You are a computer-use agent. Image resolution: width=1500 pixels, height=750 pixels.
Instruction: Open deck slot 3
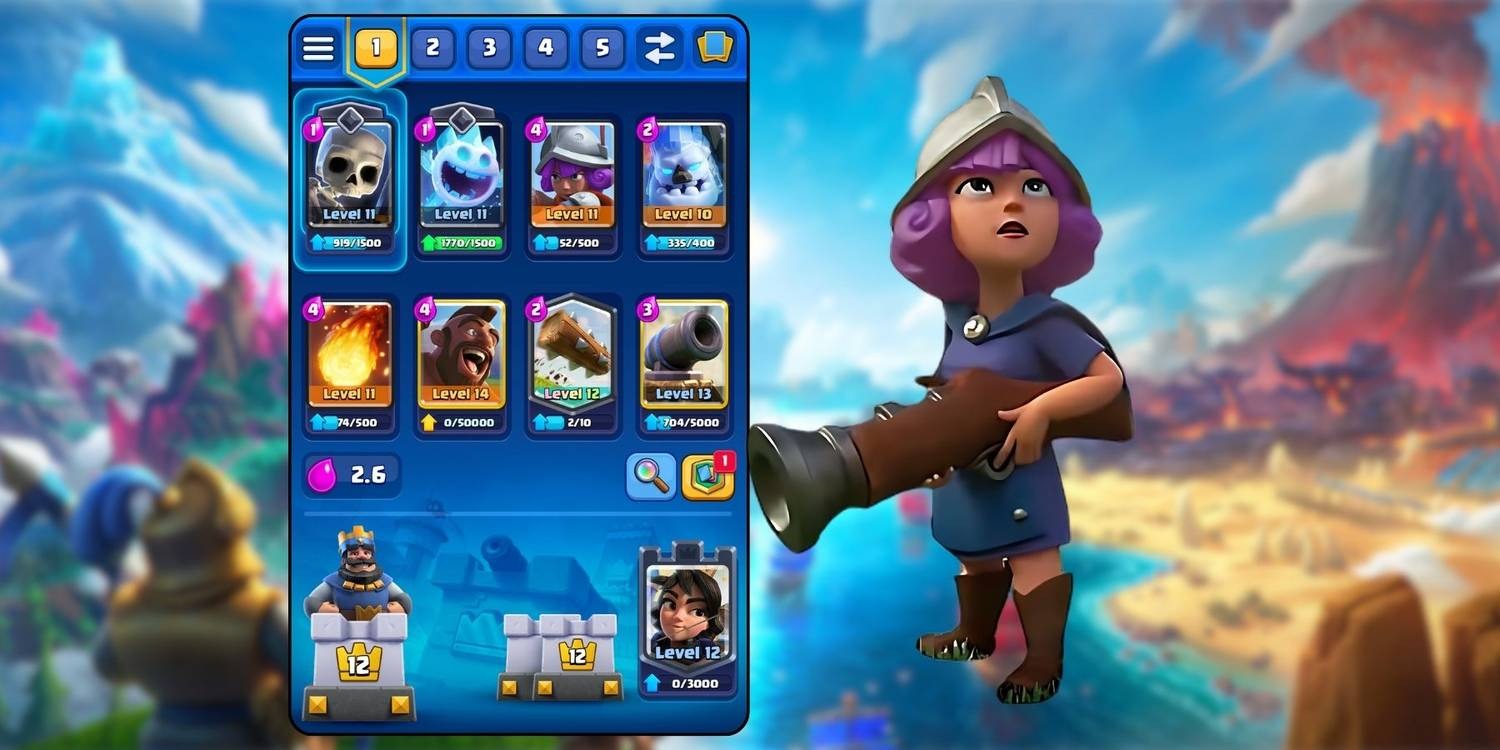pos(489,46)
